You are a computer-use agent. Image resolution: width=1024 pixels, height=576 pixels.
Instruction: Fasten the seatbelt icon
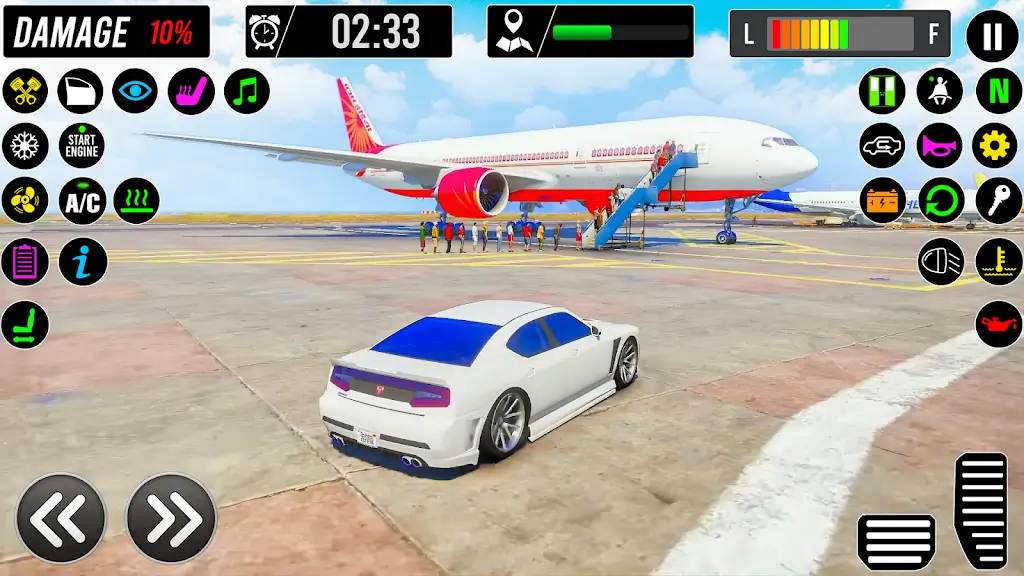coord(939,91)
